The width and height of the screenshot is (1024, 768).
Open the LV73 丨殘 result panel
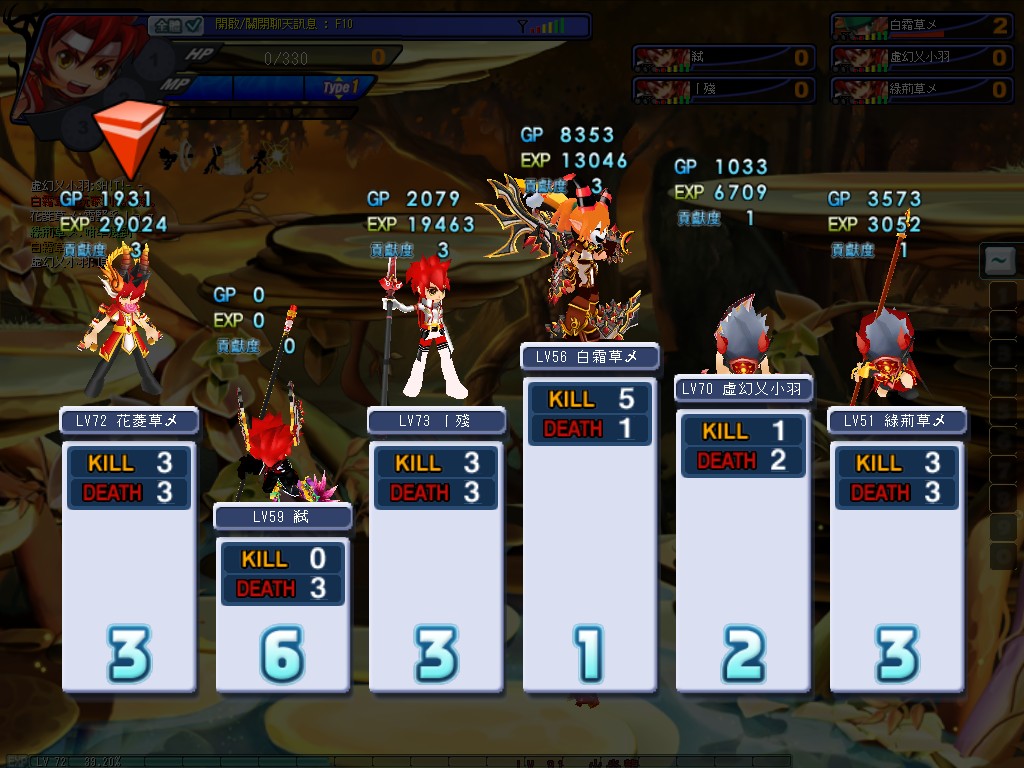tap(436, 550)
